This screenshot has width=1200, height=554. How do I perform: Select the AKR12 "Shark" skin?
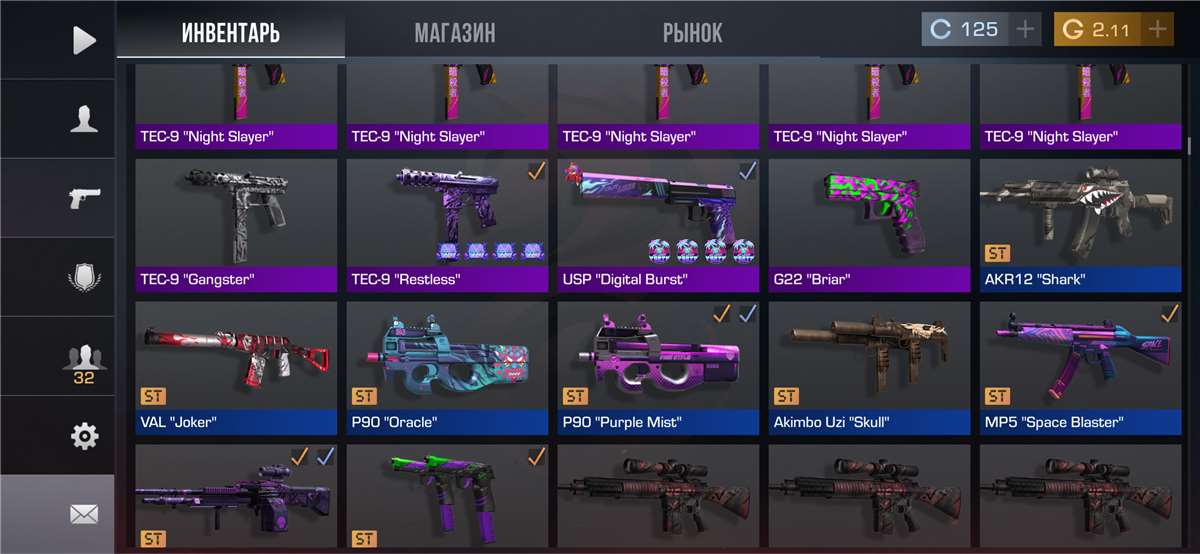[x=1080, y=225]
